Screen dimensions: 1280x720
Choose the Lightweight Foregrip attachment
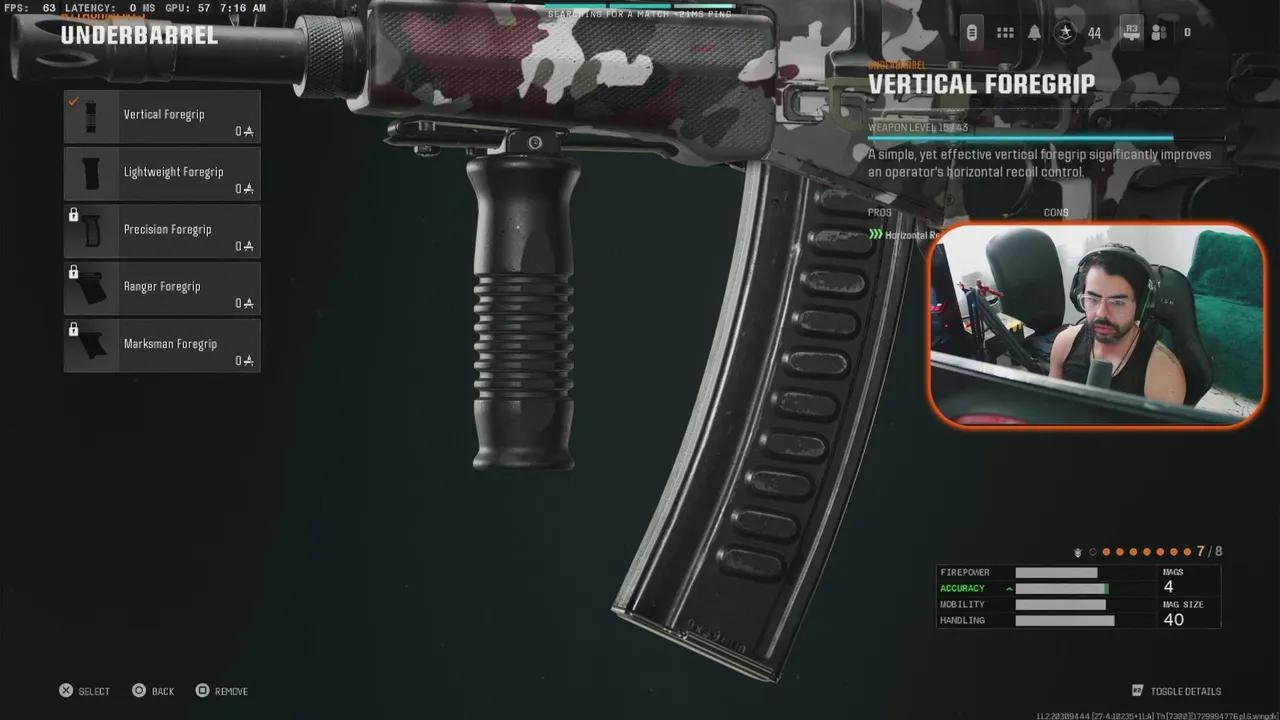(x=162, y=174)
